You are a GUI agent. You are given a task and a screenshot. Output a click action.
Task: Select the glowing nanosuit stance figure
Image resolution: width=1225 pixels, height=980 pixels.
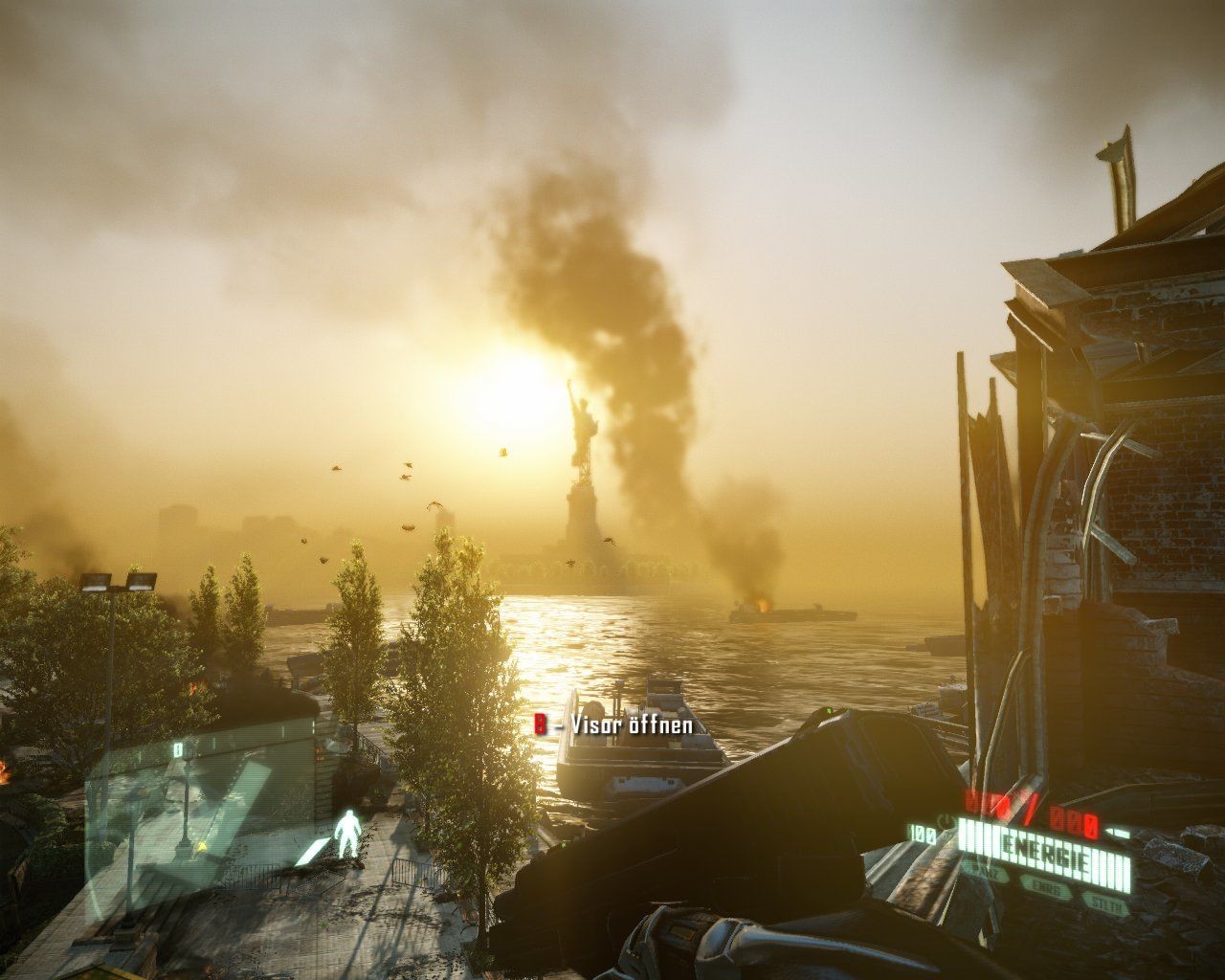[350, 835]
